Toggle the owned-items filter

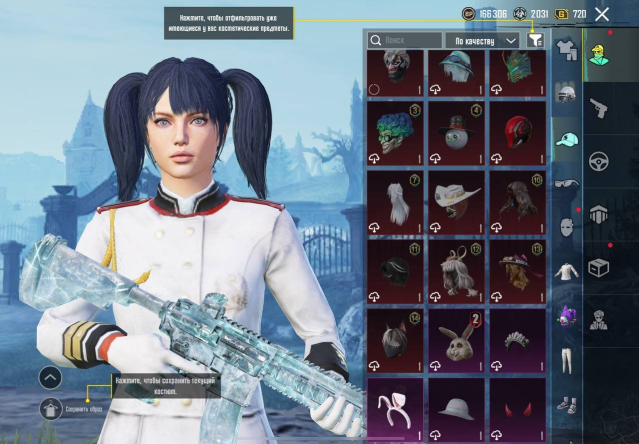click(536, 41)
